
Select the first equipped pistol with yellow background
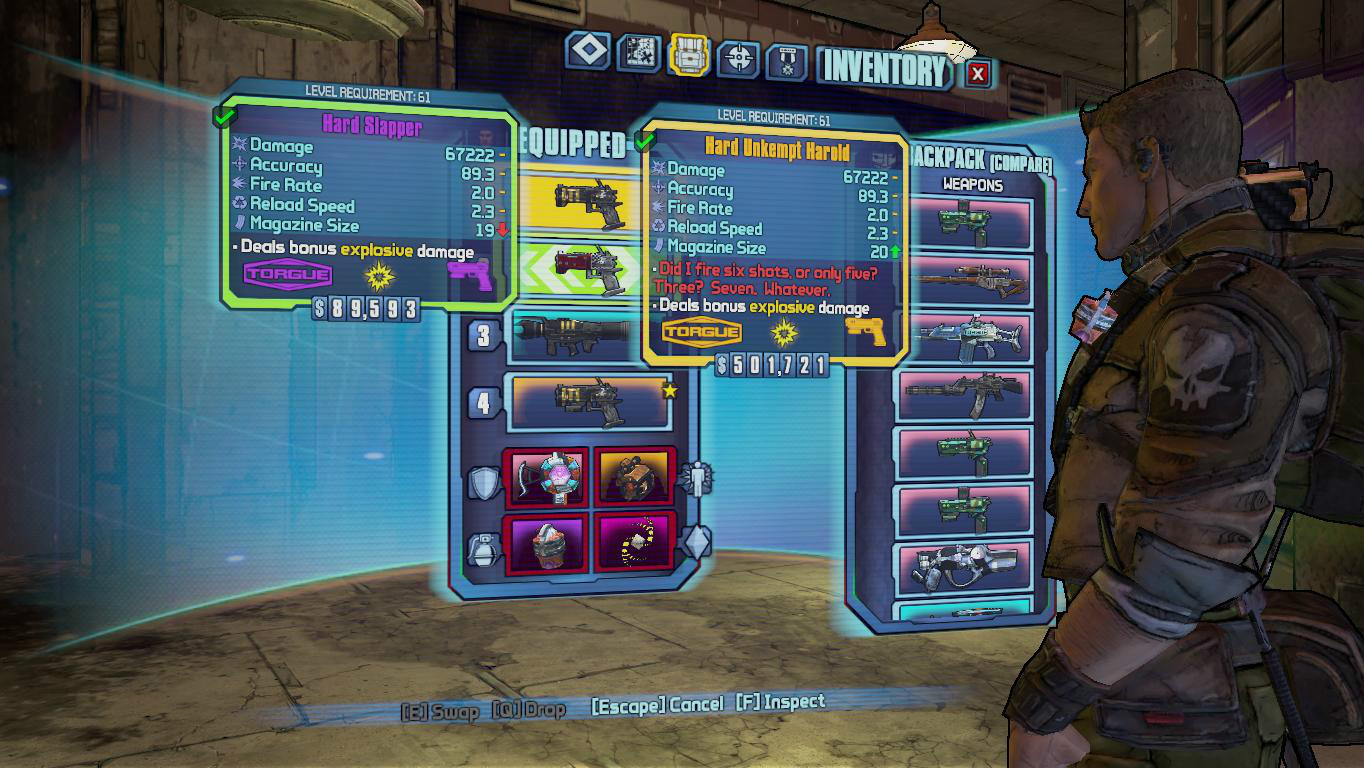tap(590, 204)
